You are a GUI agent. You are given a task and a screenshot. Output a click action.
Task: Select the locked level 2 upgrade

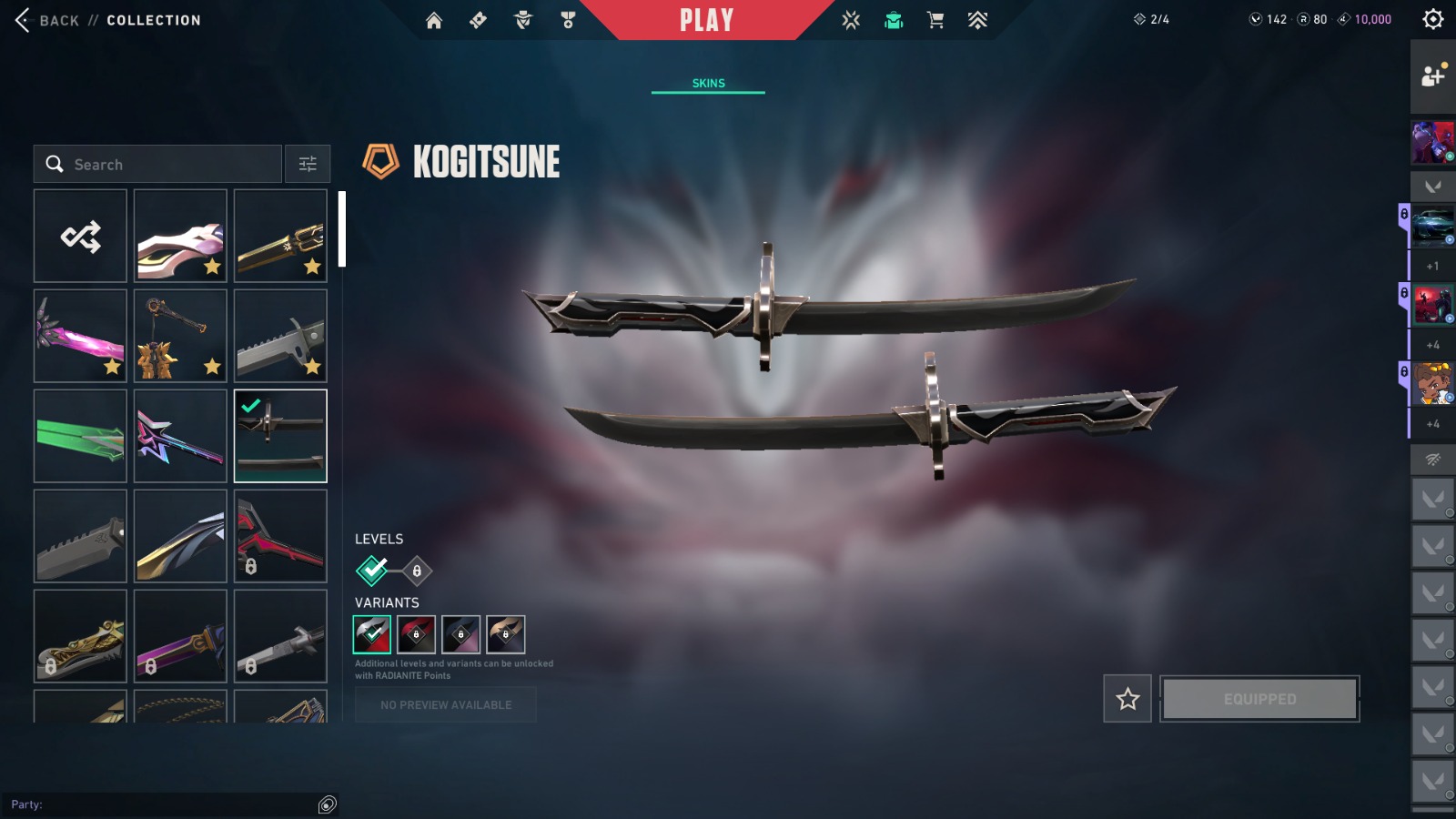417,571
